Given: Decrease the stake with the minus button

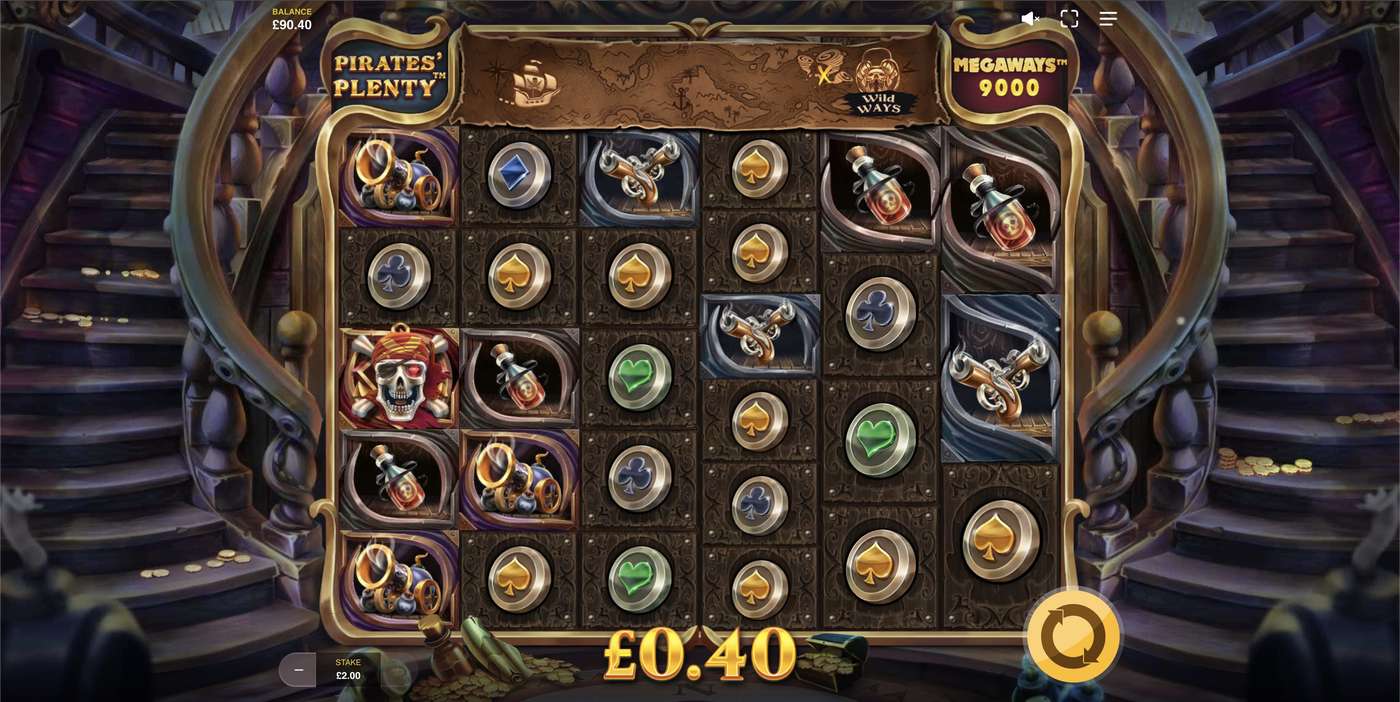Looking at the screenshot, I should pyautogui.click(x=298, y=669).
